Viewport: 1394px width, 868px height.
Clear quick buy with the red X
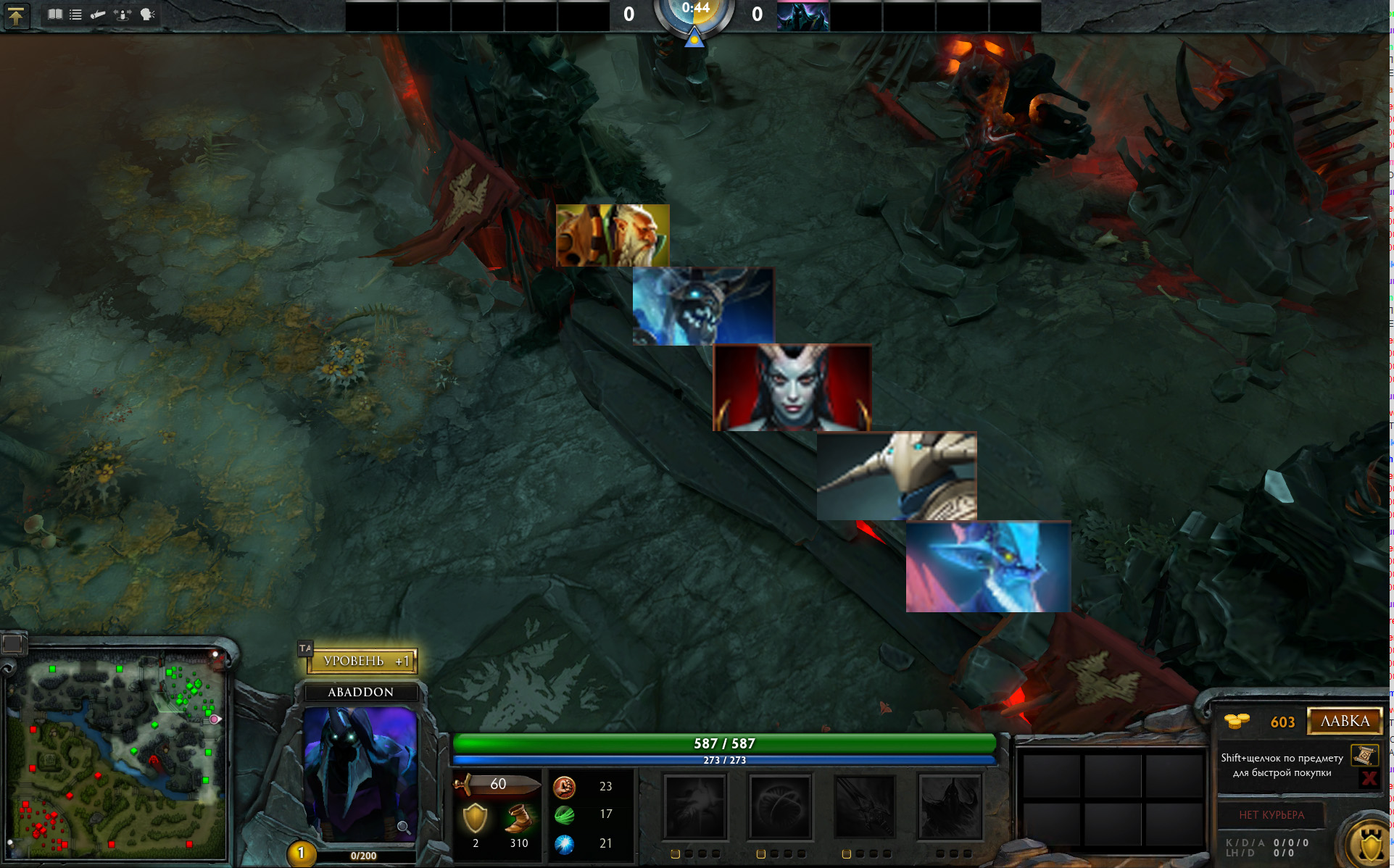click(x=1369, y=778)
